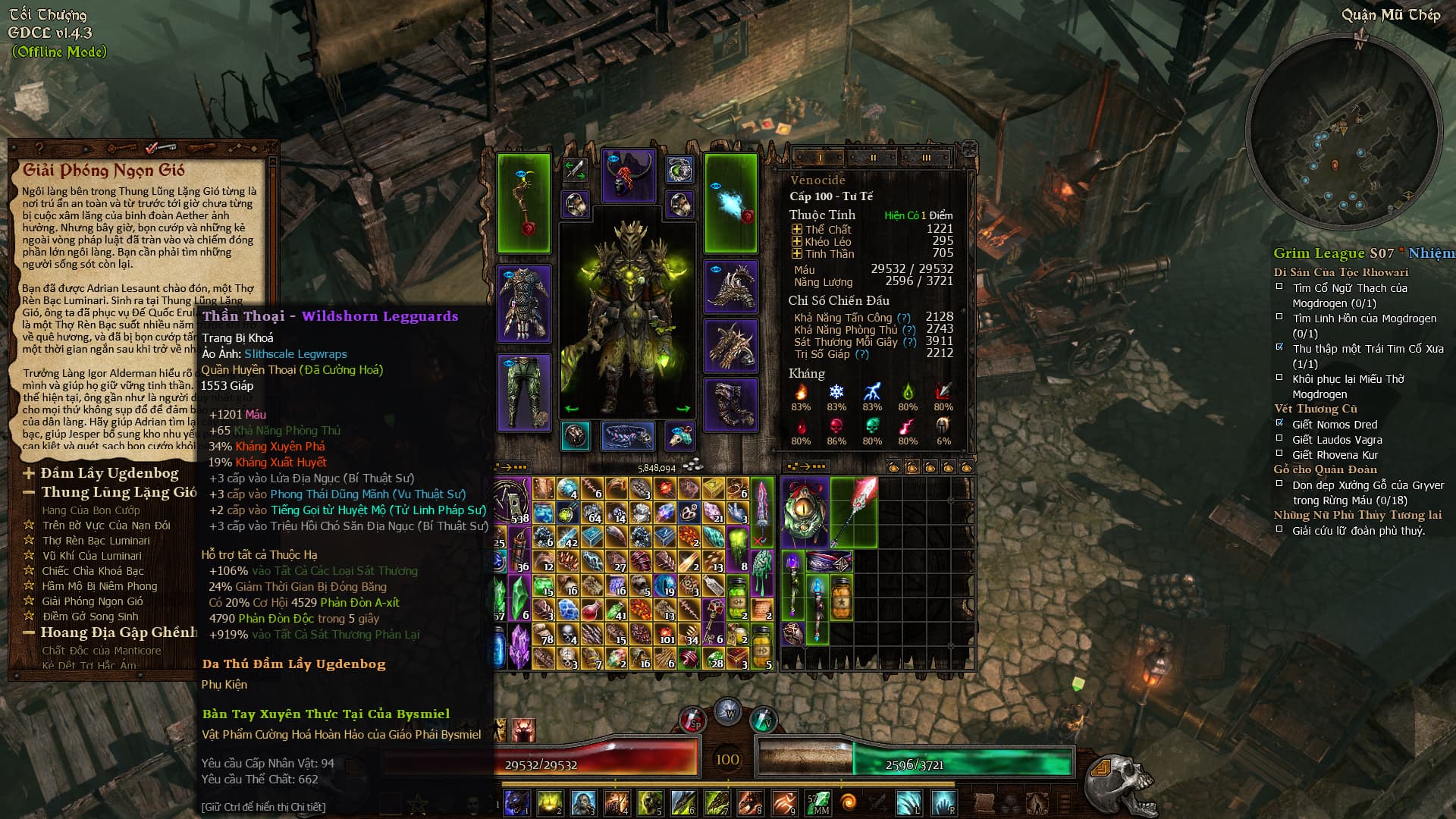Click the weapon swap button

pyautogui.click(x=576, y=170)
